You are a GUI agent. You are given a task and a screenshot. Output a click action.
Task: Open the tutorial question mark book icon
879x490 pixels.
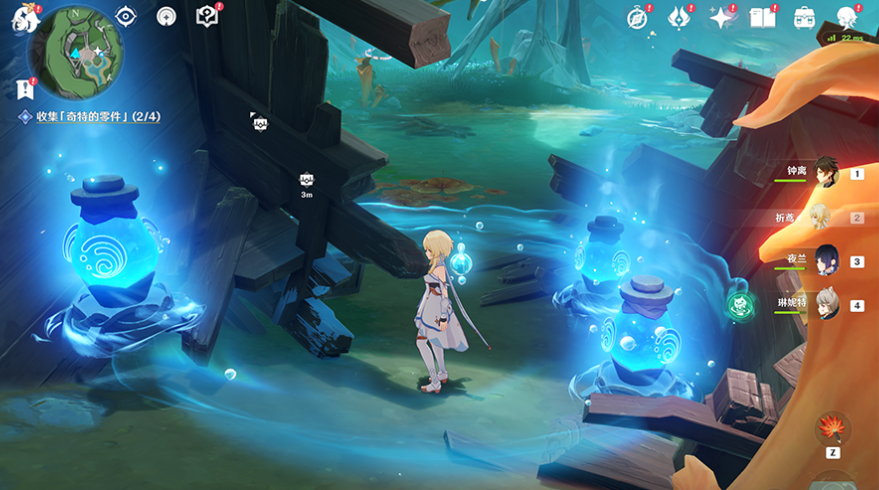pyautogui.click(x=206, y=16)
